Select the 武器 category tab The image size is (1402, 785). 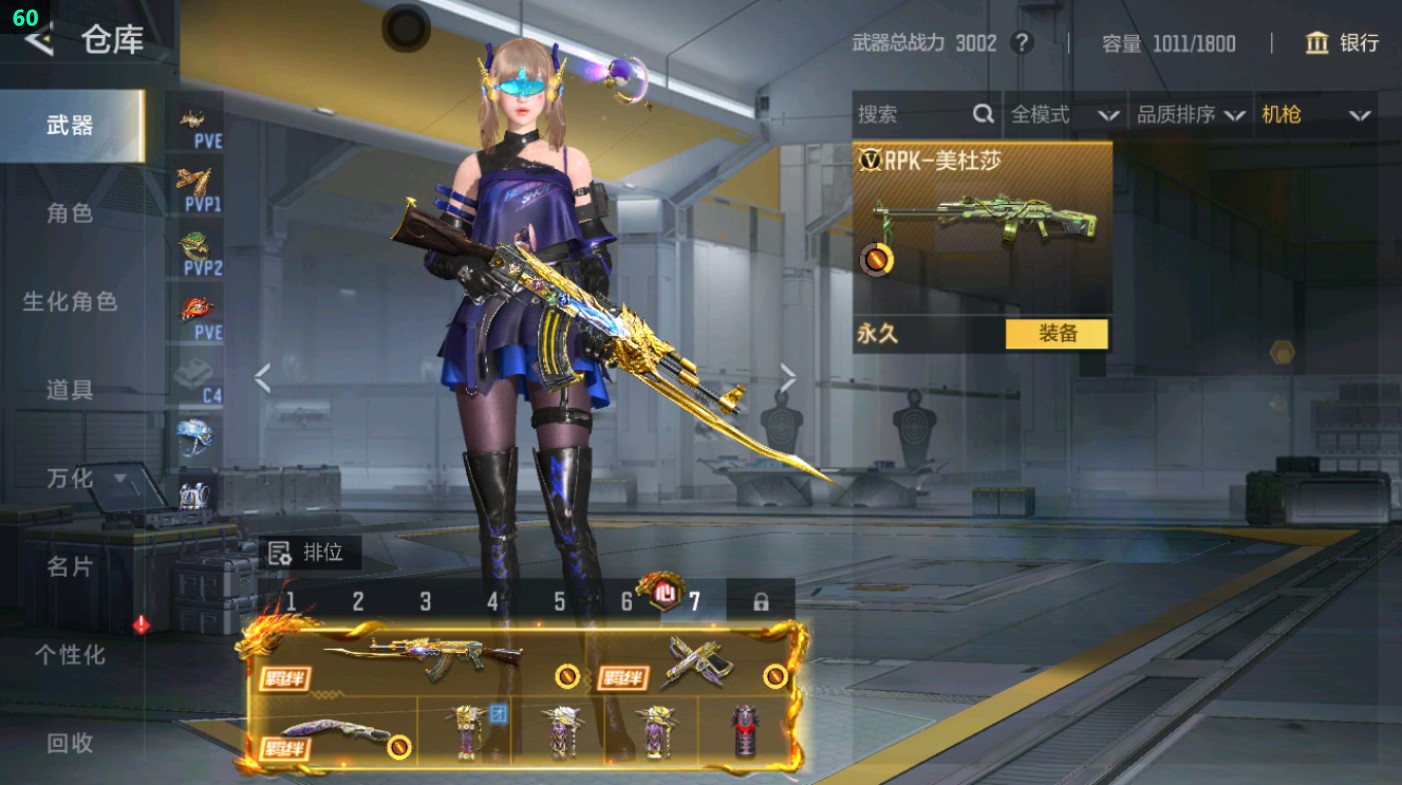70,125
